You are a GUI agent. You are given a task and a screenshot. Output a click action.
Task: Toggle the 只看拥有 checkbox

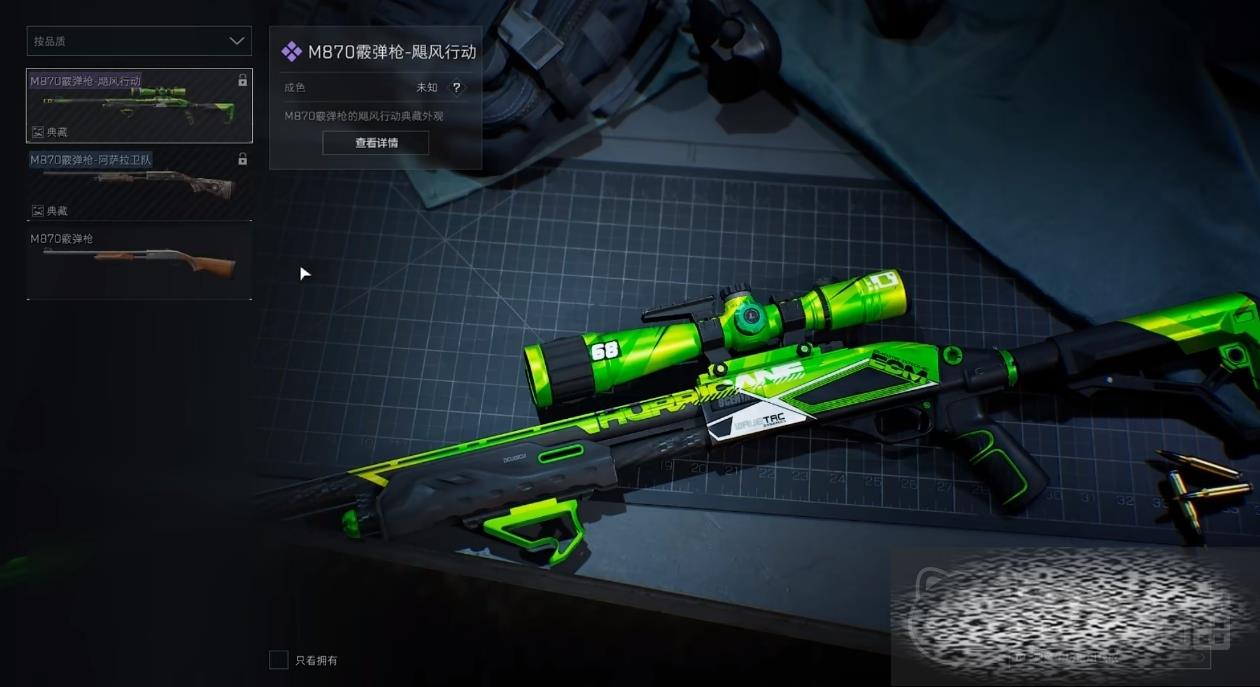(279, 660)
